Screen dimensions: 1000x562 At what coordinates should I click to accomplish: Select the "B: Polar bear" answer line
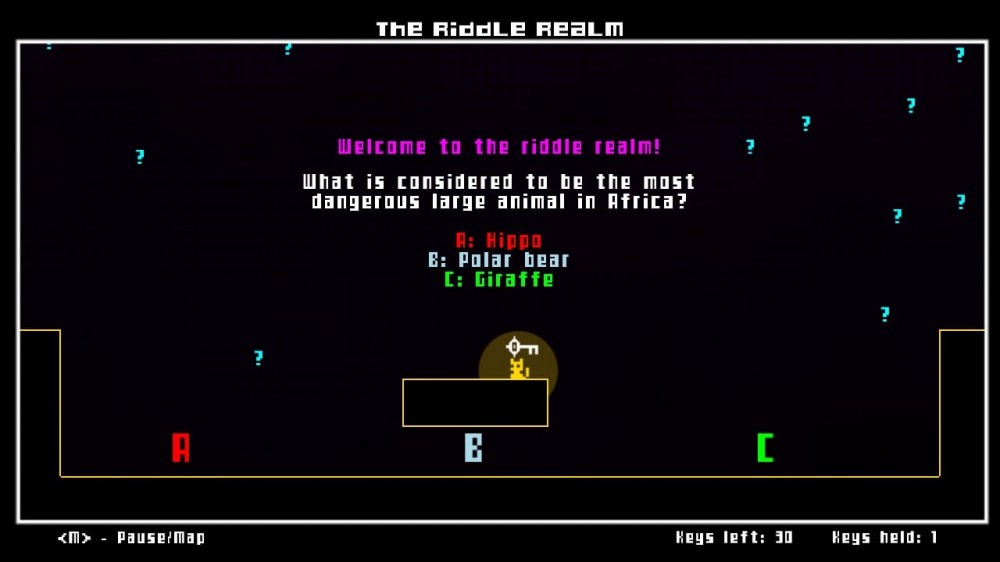pos(499,260)
